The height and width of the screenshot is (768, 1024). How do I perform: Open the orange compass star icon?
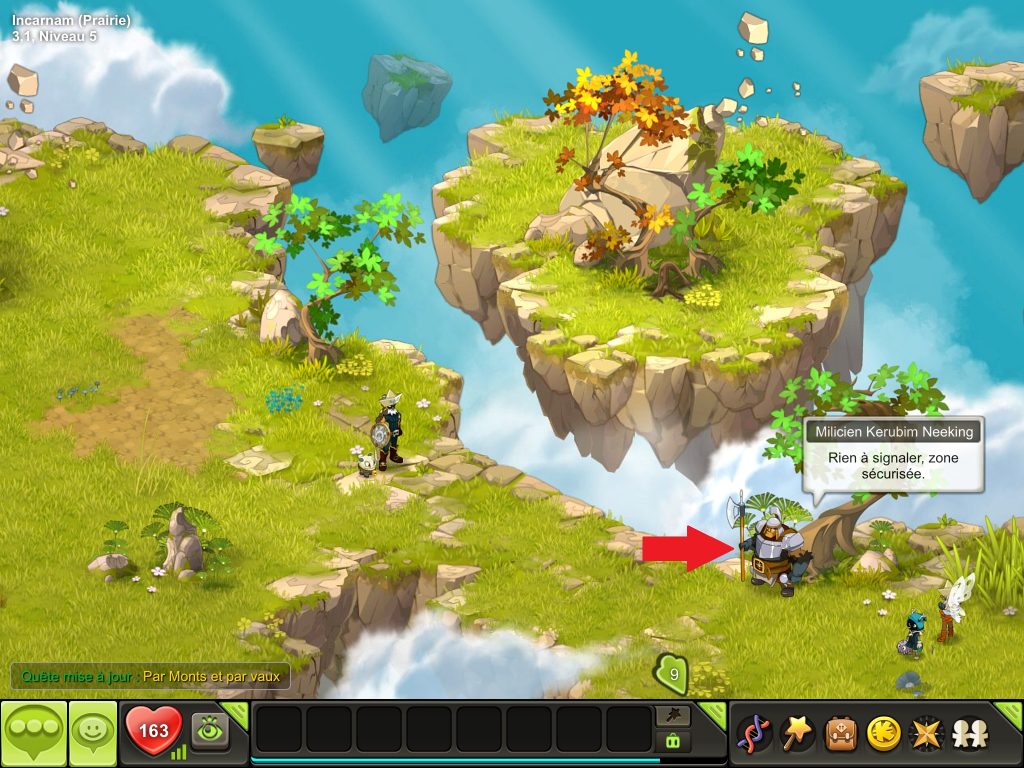[925, 734]
